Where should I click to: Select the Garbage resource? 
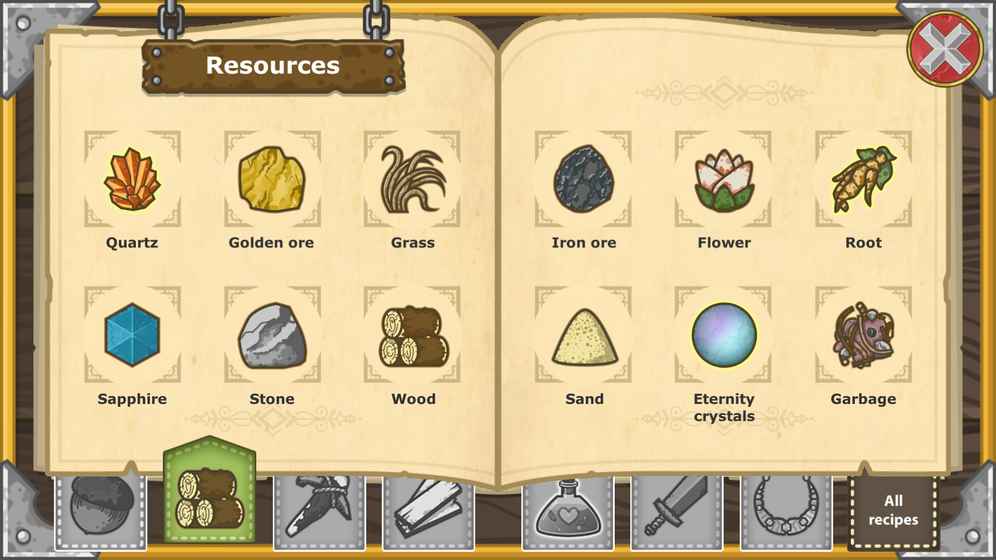coord(863,336)
